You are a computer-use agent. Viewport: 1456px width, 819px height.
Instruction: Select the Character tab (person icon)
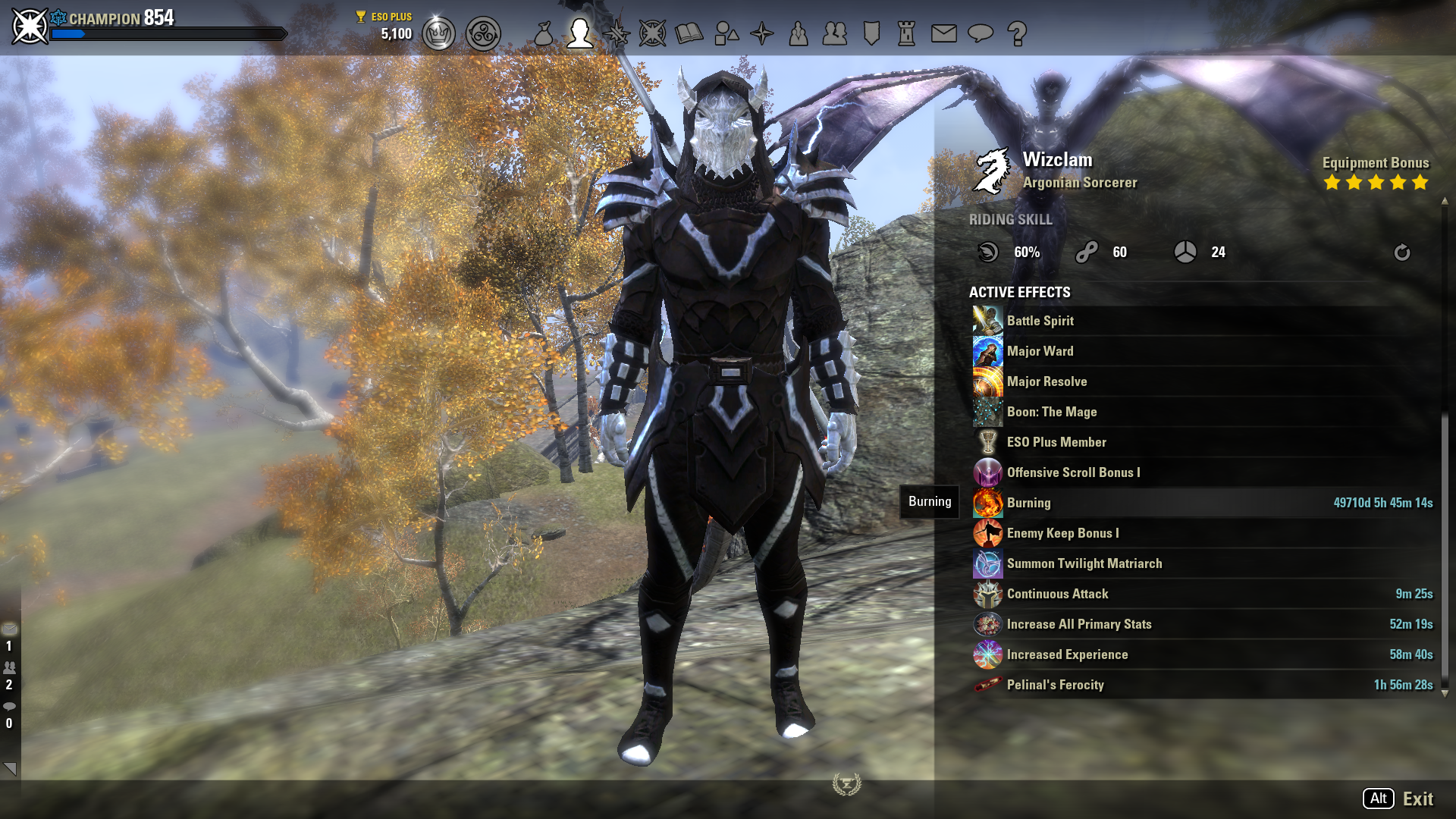[x=580, y=33]
